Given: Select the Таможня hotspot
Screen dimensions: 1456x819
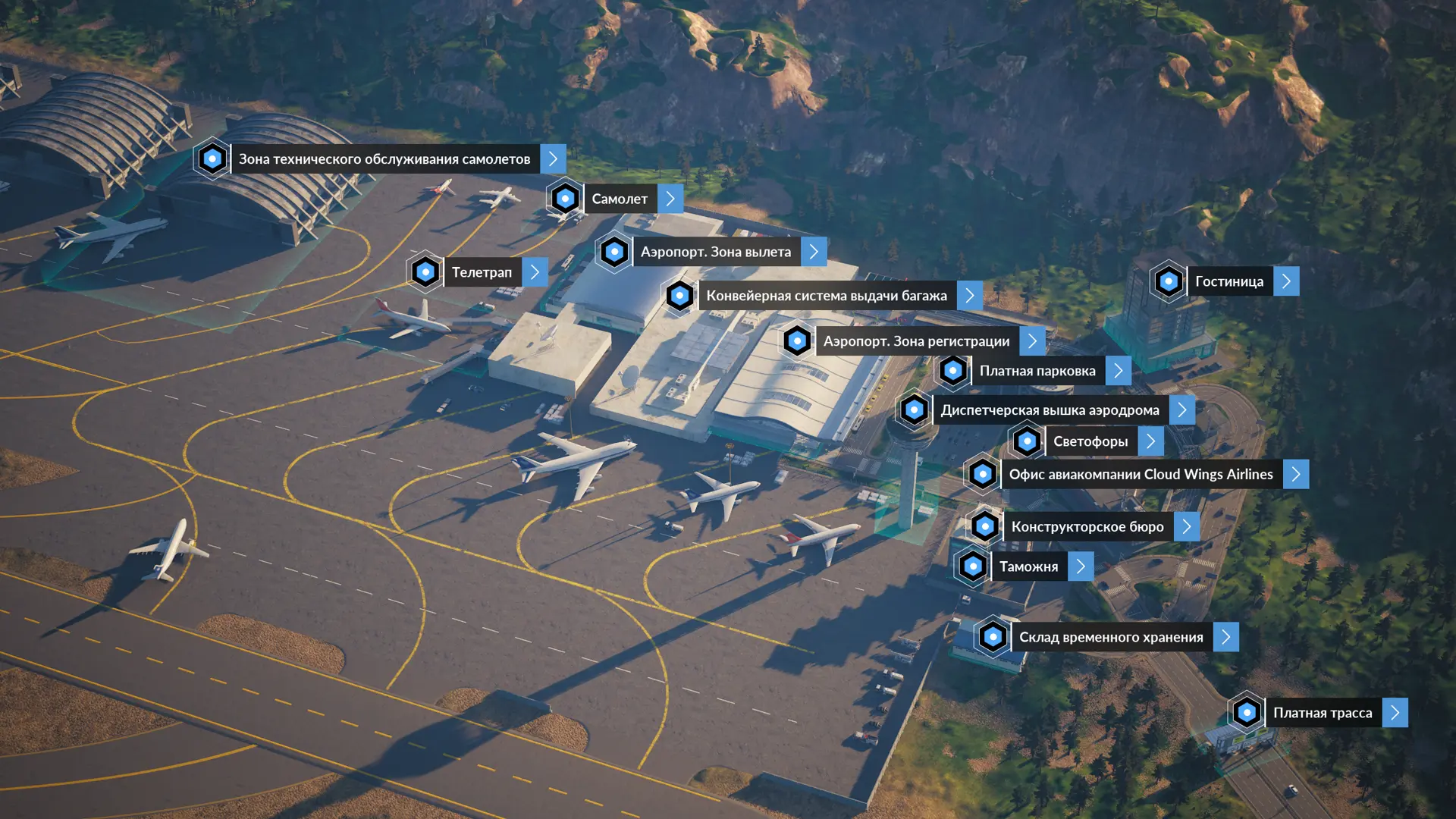Looking at the screenshot, I should (1028, 566).
